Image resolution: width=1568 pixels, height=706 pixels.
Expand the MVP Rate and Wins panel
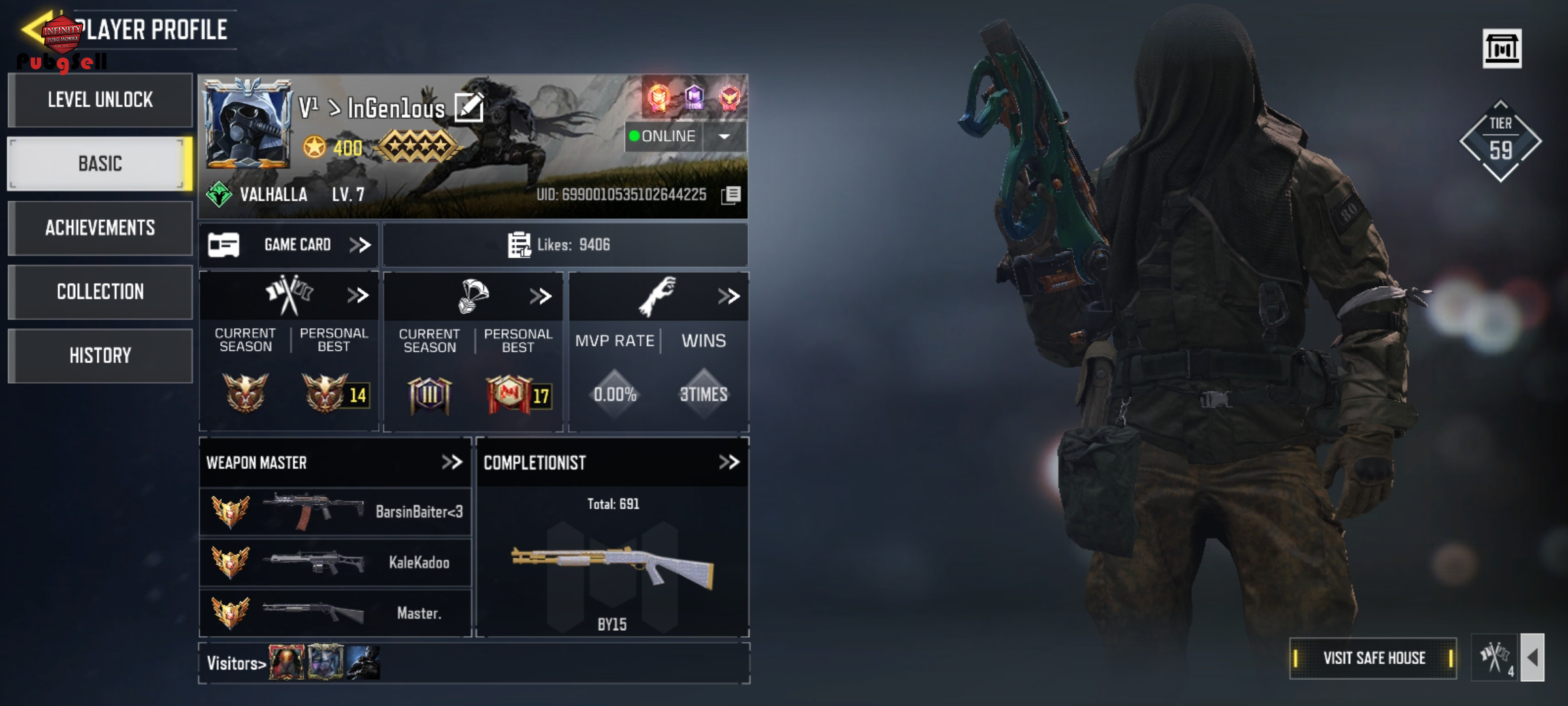click(728, 296)
